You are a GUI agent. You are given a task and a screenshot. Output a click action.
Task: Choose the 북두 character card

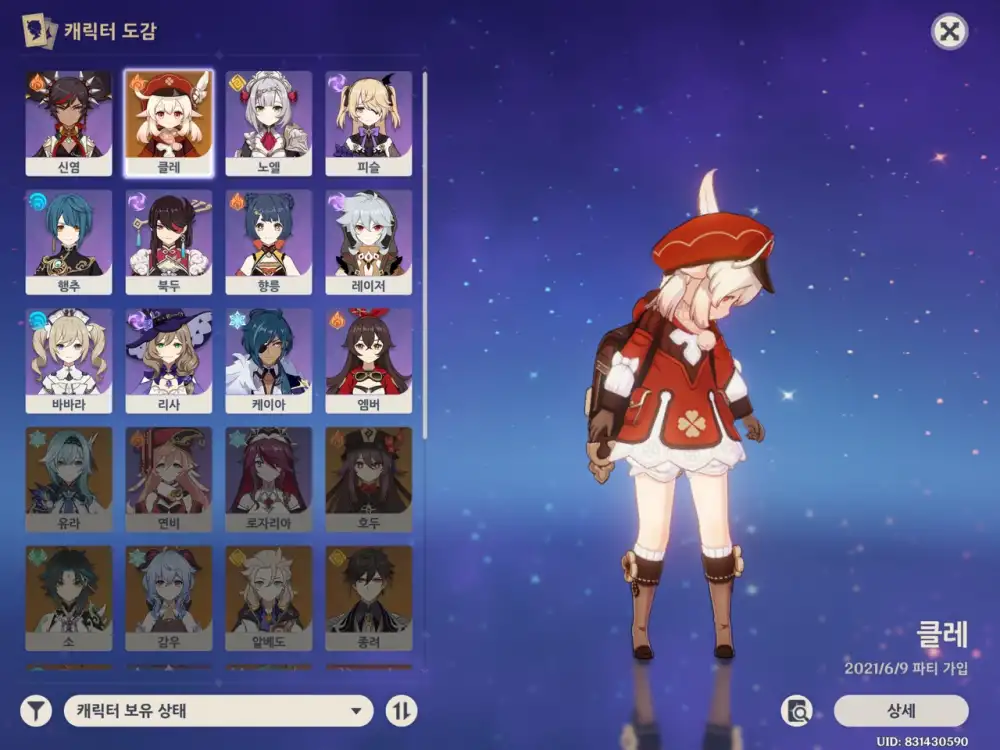pos(169,242)
